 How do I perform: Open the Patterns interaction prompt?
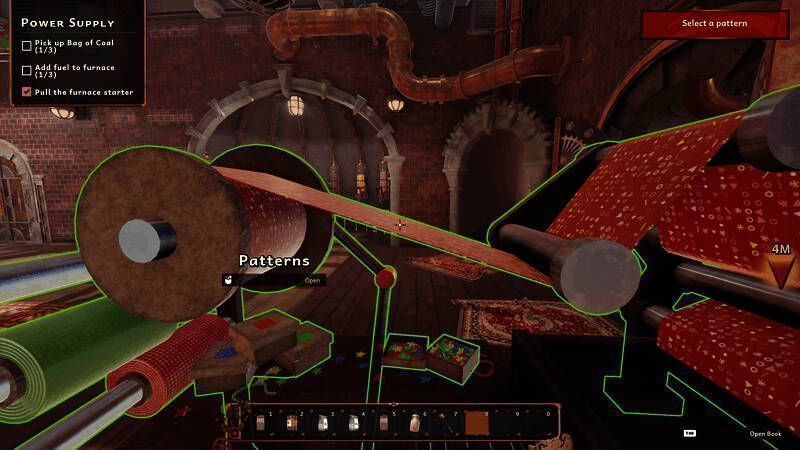click(x=313, y=280)
